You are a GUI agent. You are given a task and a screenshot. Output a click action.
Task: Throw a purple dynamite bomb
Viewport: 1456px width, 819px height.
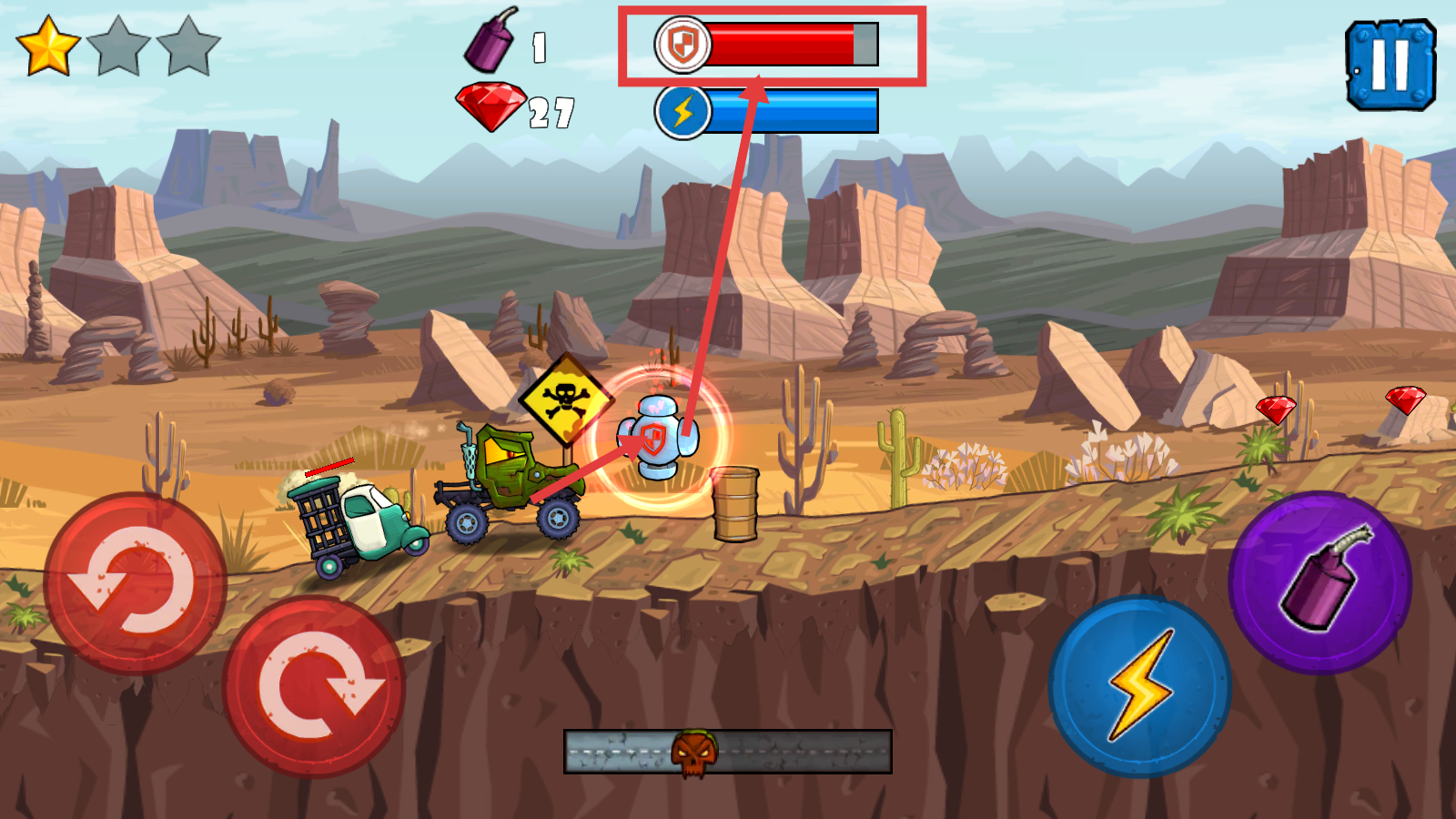click(1319, 582)
